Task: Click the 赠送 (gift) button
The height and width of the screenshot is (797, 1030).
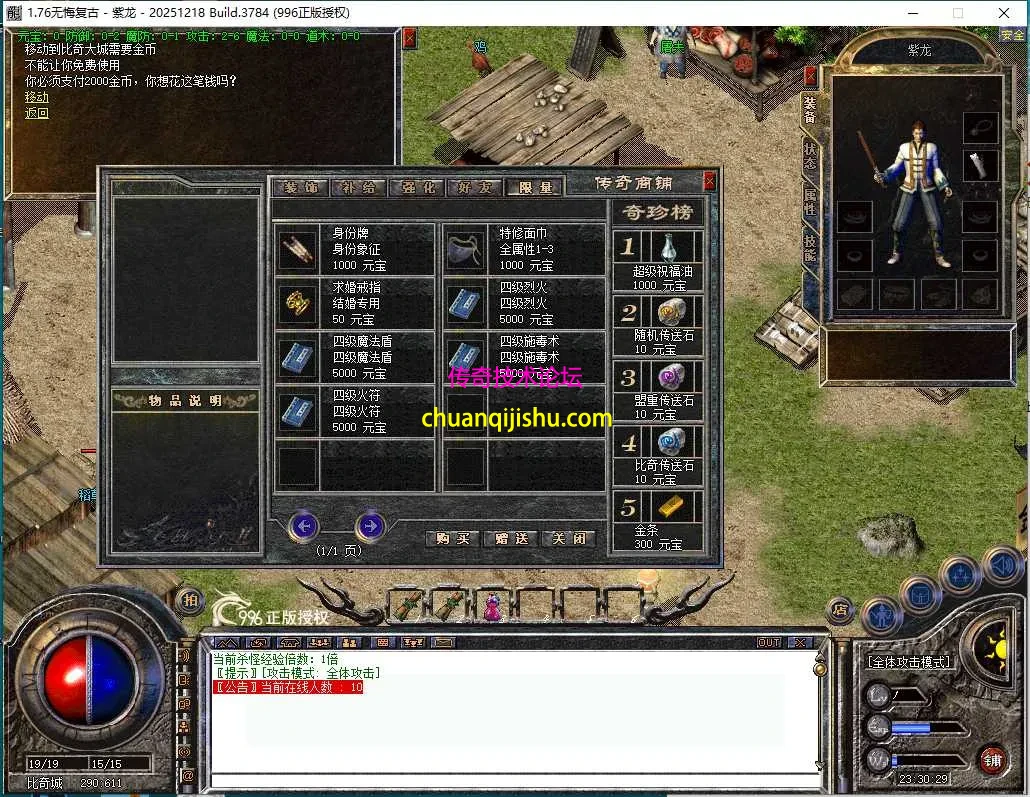Action: 511,538
